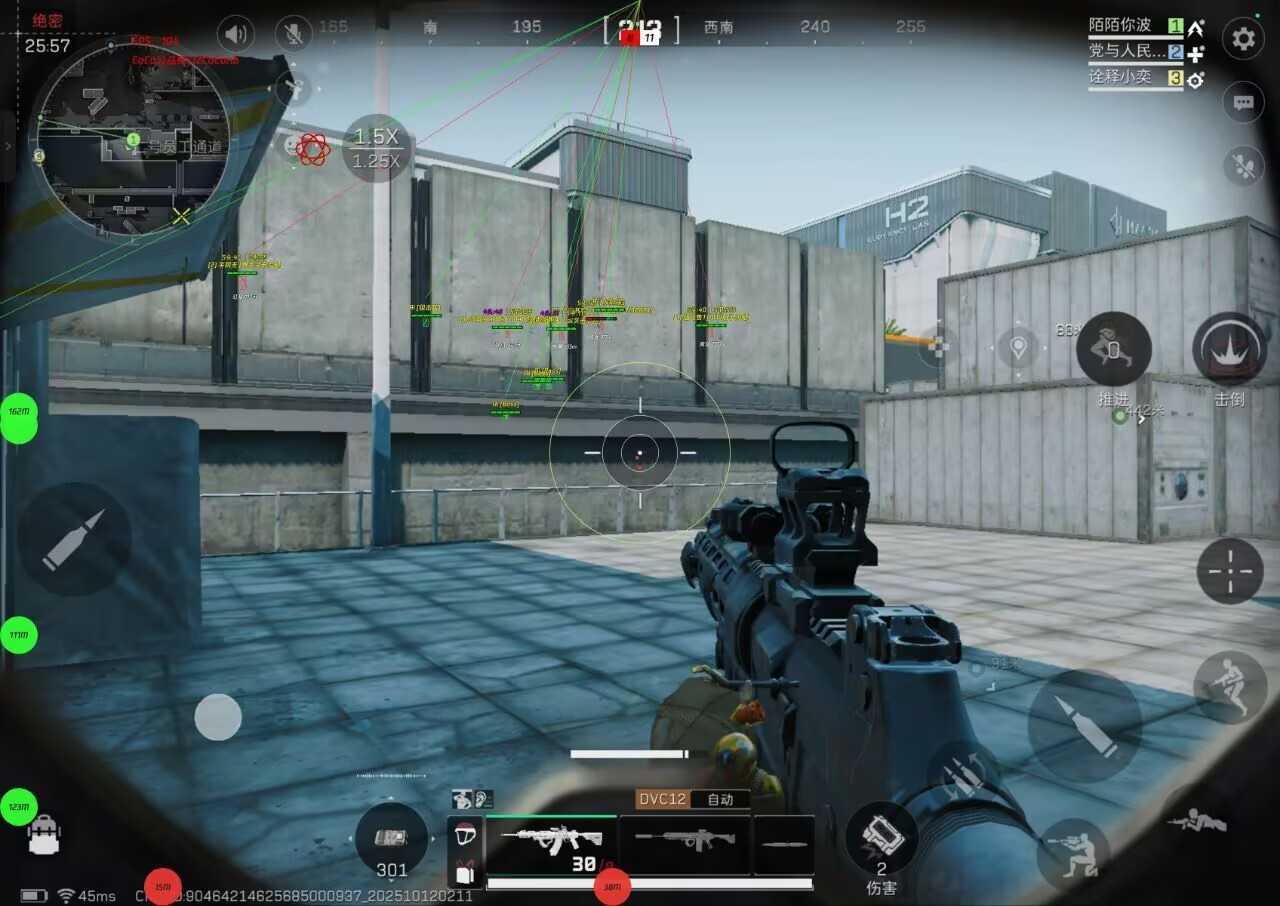The width and height of the screenshot is (1280, 906).
Task: Open the backpack inventory
Action: click(44, 835)
